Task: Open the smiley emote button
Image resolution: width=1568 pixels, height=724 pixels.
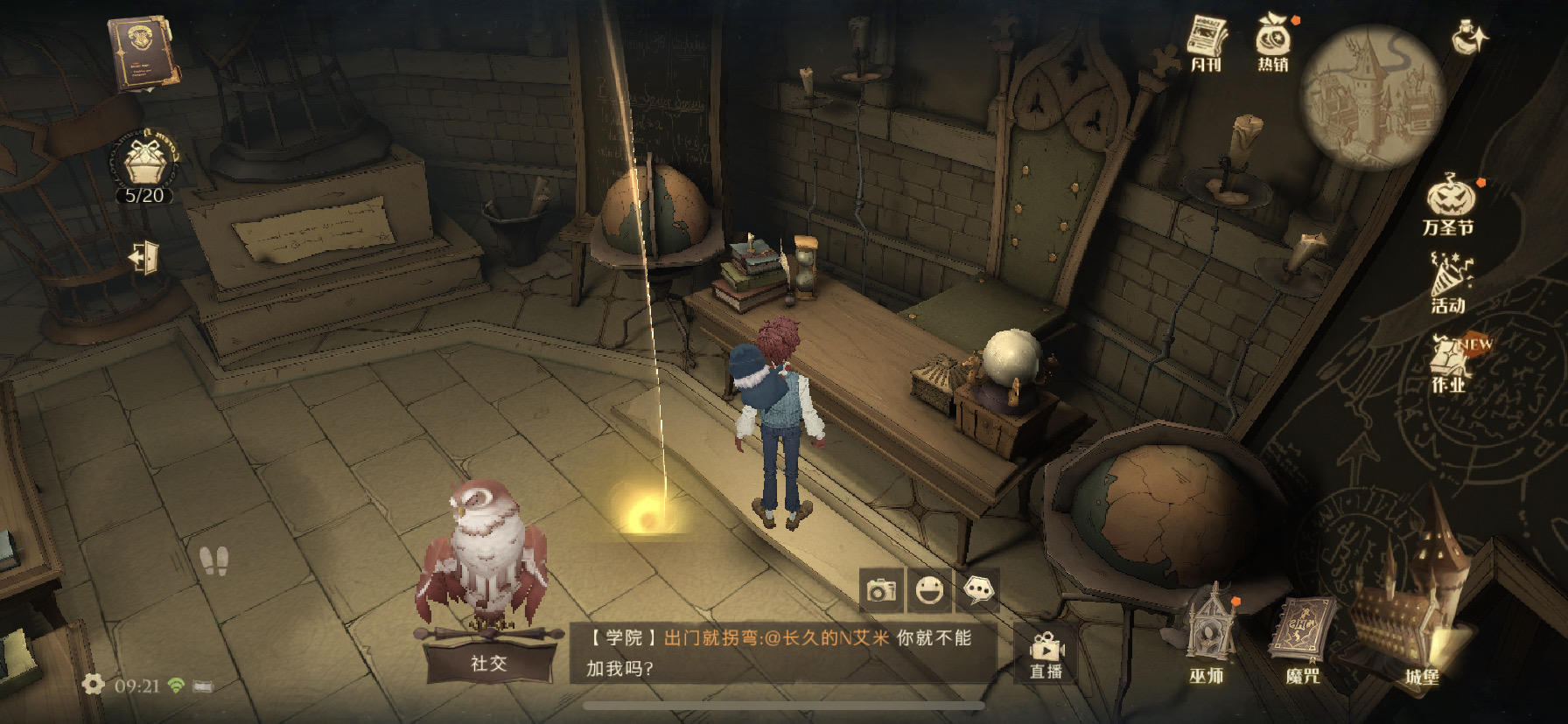Action: [x=929, y=591]
